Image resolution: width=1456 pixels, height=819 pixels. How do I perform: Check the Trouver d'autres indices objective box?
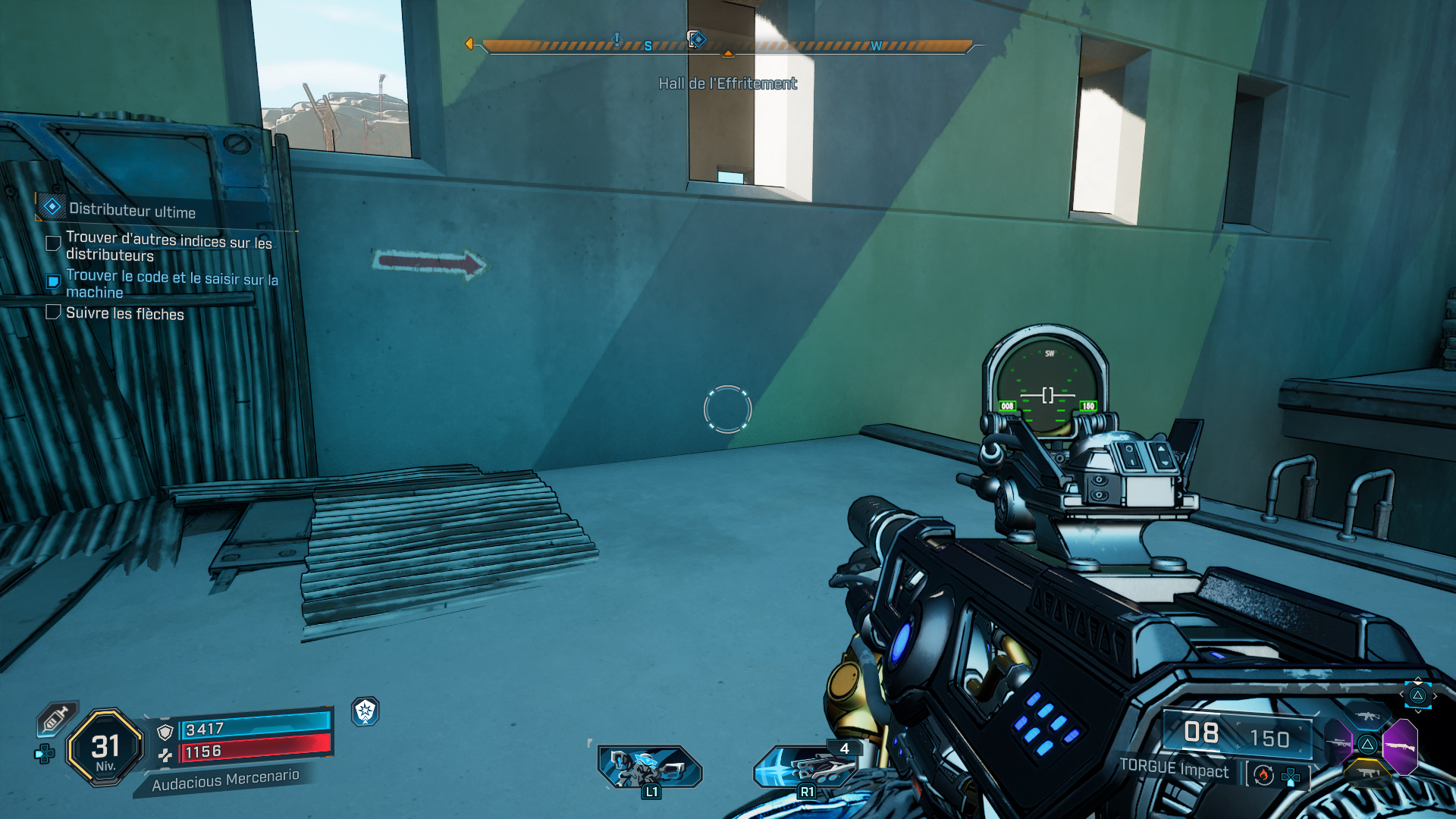[x=53, y=243]
